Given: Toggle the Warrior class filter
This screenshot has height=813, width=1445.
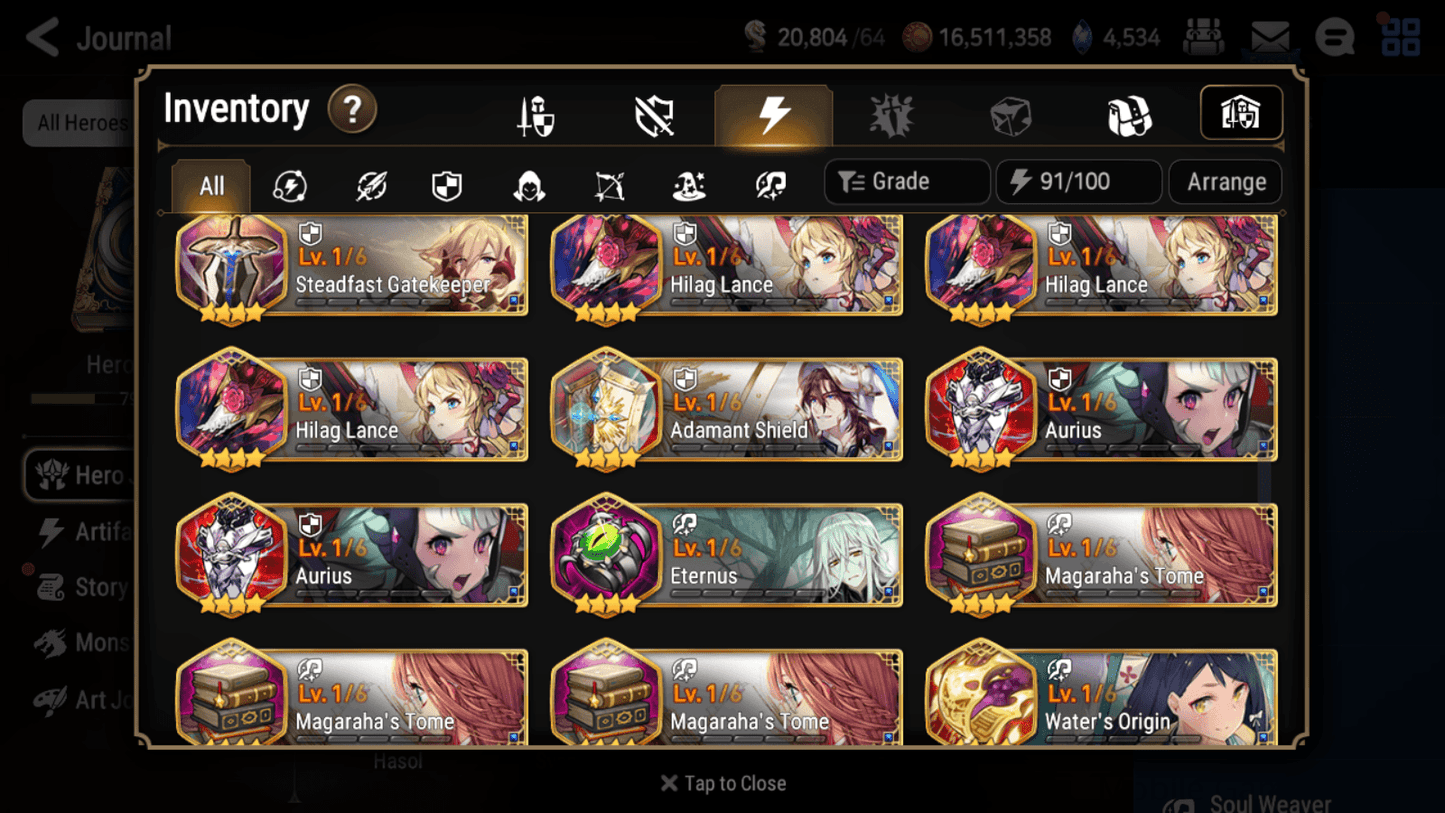Looking at the screenshot, I should point(370,183).
